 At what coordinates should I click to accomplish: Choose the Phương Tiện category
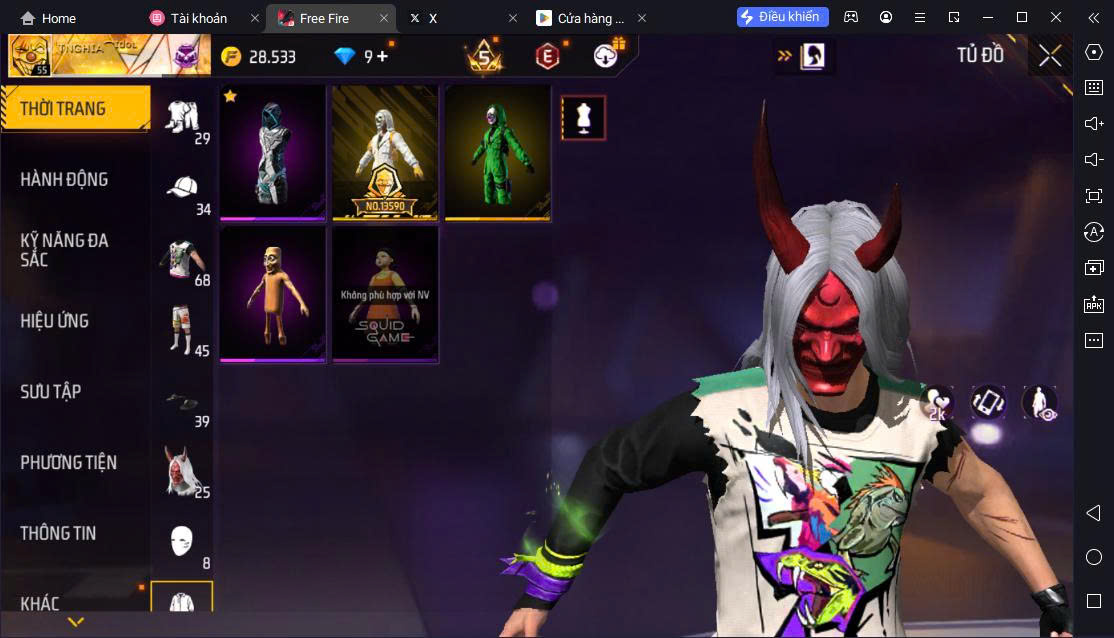[69, 462]
